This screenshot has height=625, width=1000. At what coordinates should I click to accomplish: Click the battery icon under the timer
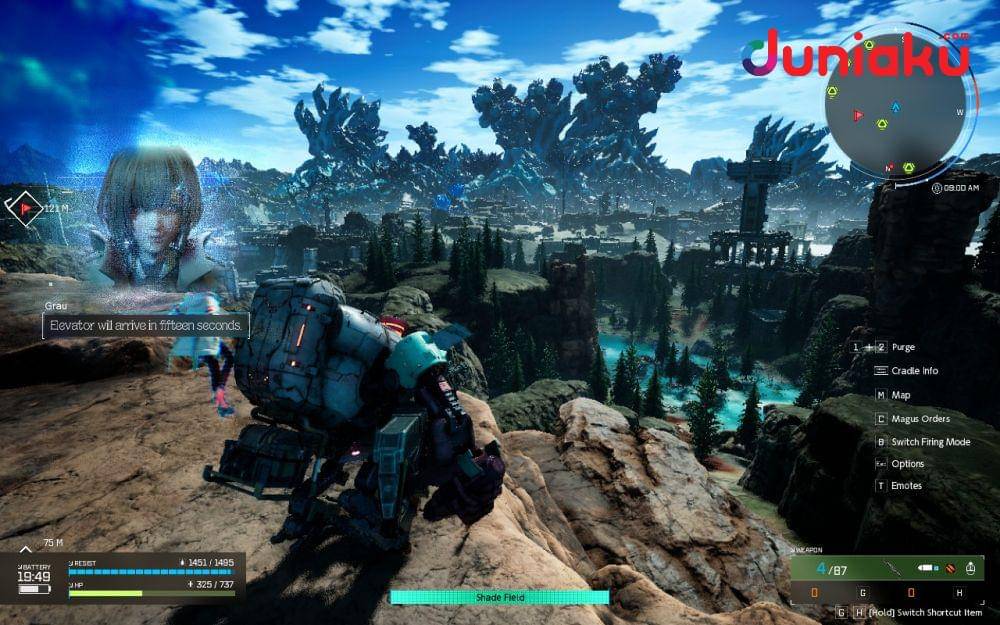coord(33,590)
